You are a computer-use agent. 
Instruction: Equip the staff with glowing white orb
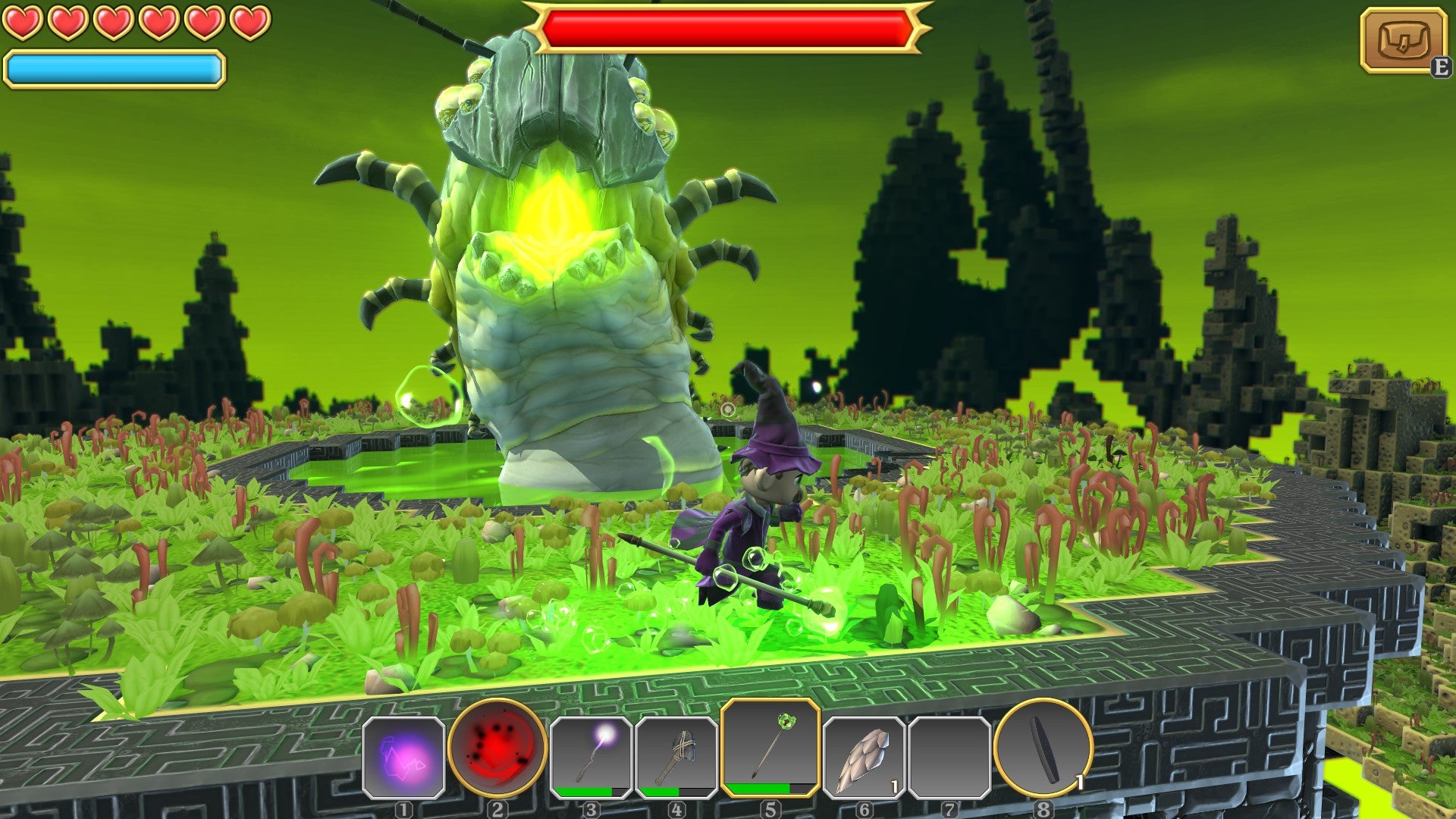[591, 755]
